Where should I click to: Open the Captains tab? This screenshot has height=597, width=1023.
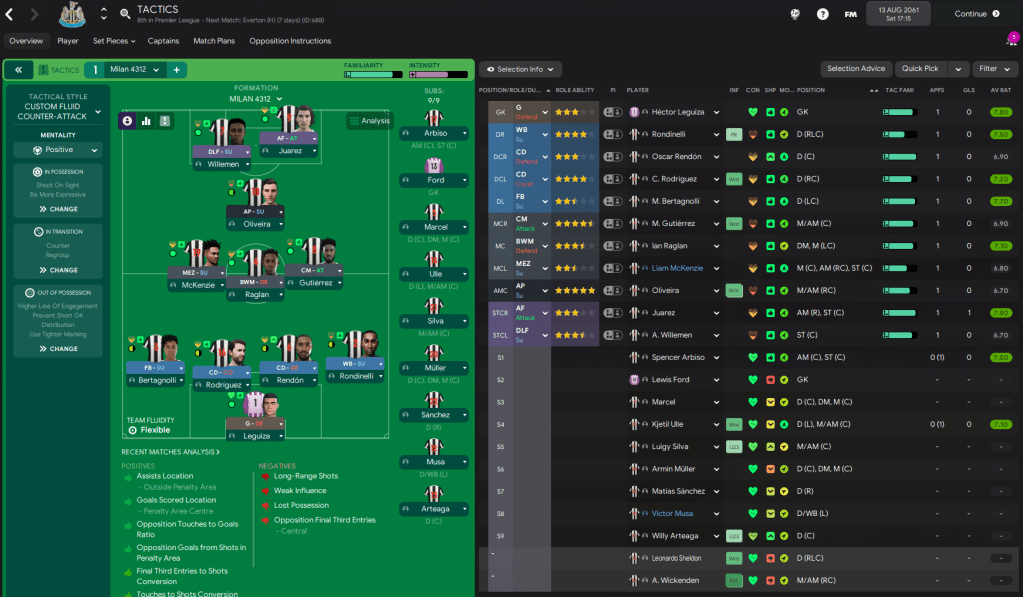[163, 41]
